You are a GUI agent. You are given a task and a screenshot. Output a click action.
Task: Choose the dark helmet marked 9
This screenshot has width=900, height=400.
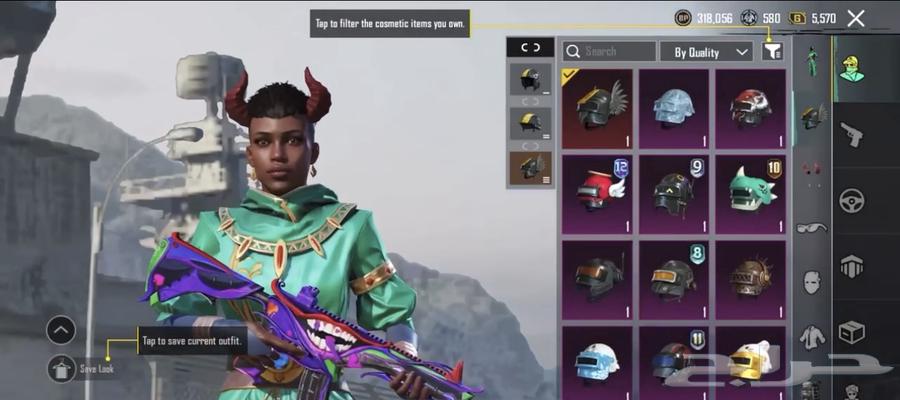point(674,190)
